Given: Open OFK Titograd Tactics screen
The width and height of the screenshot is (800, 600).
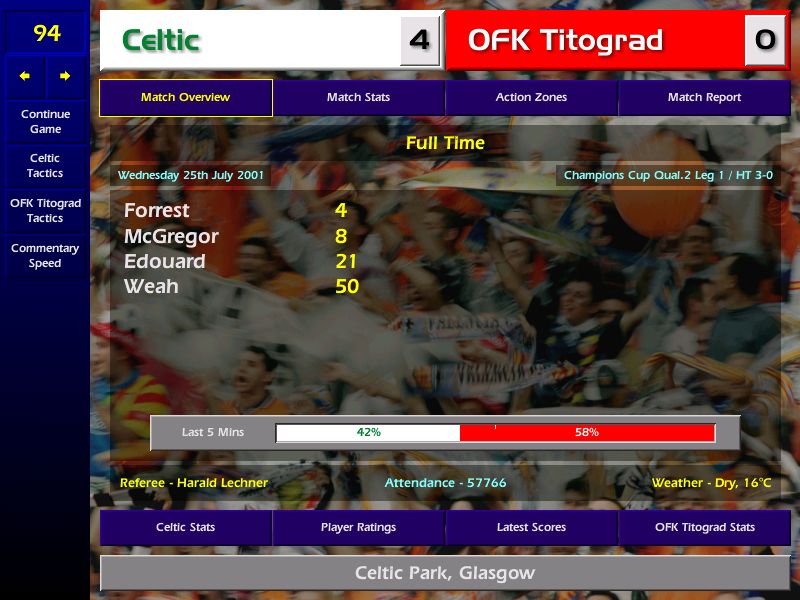Looking at the screenshot, I should tap(45, 210).
